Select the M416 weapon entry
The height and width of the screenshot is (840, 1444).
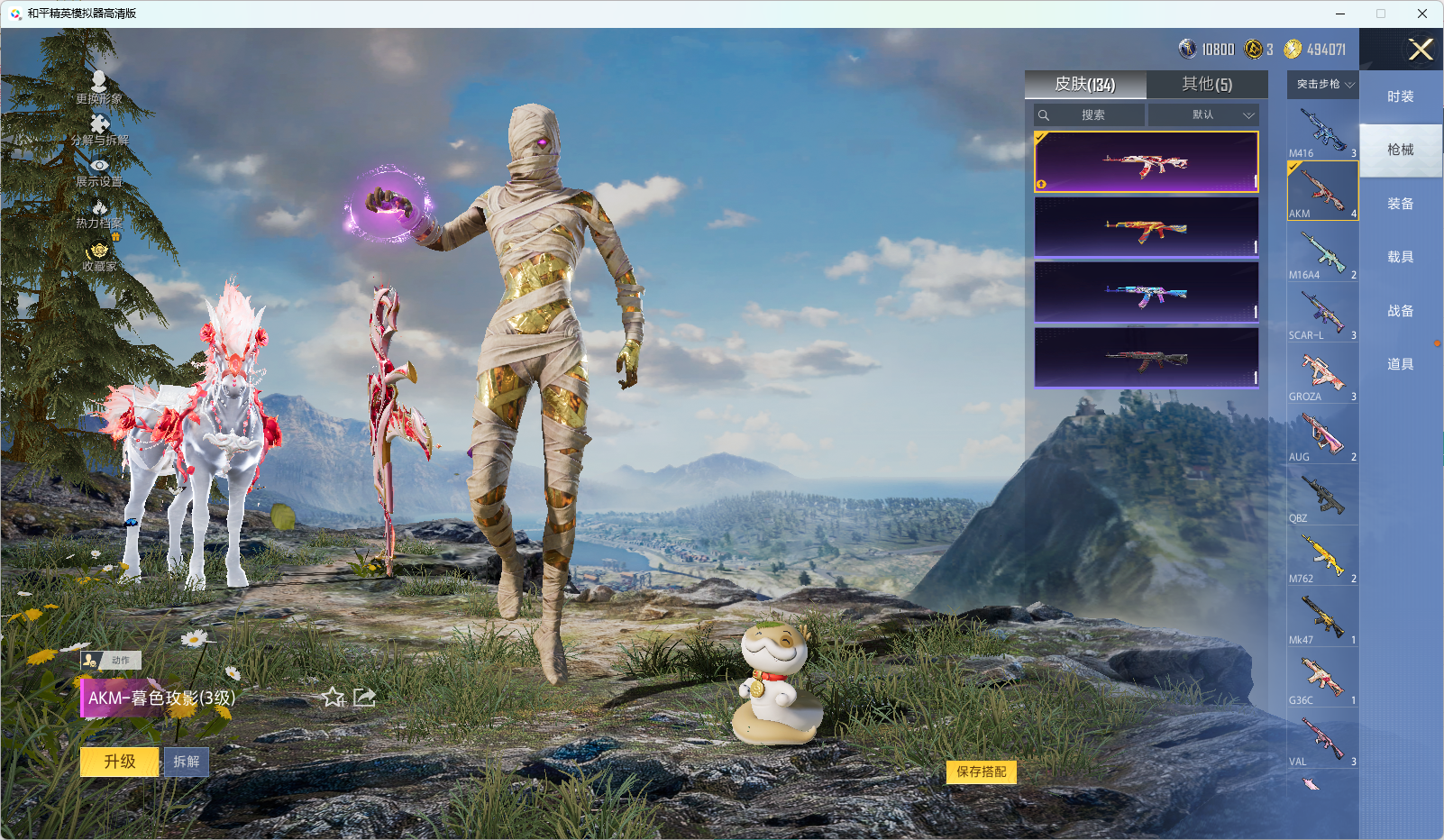(1321, 131)
